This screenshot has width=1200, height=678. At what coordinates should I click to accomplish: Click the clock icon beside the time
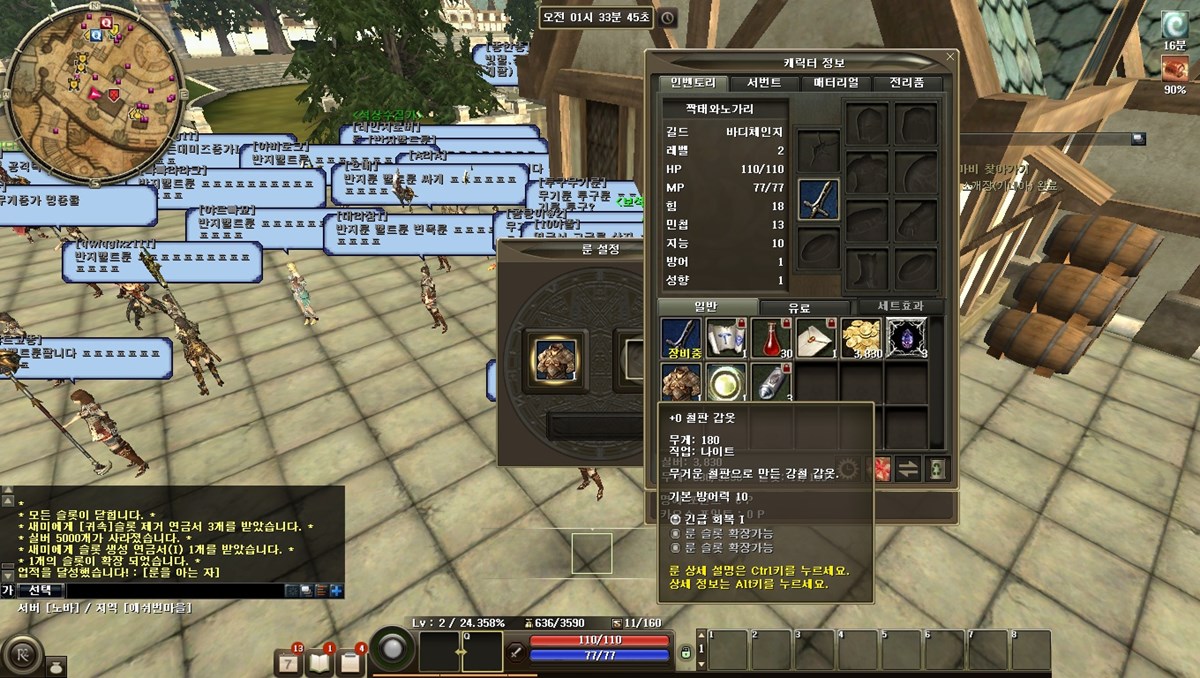667,18
